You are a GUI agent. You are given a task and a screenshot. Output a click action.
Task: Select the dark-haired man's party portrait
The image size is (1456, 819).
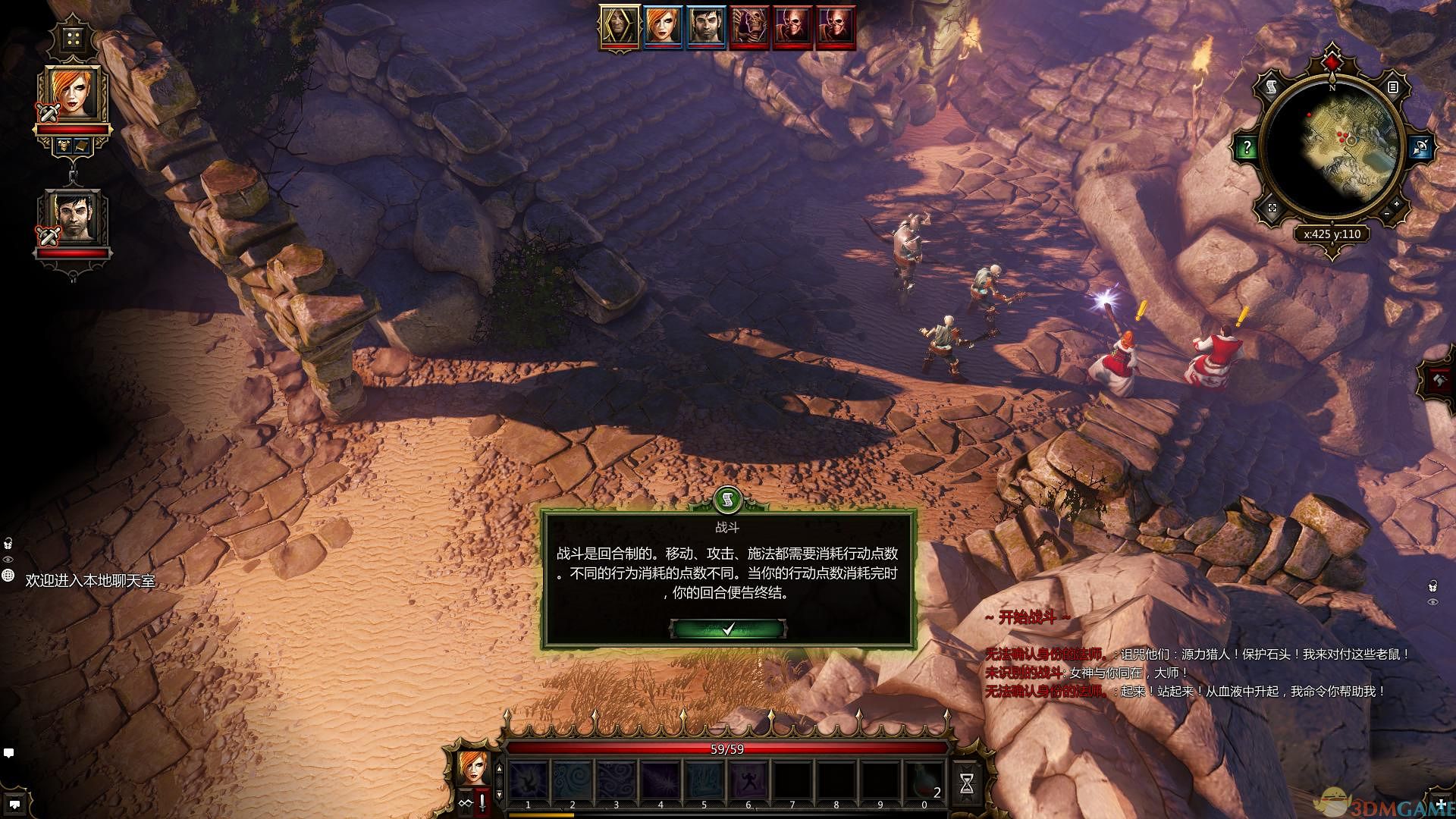72,218
